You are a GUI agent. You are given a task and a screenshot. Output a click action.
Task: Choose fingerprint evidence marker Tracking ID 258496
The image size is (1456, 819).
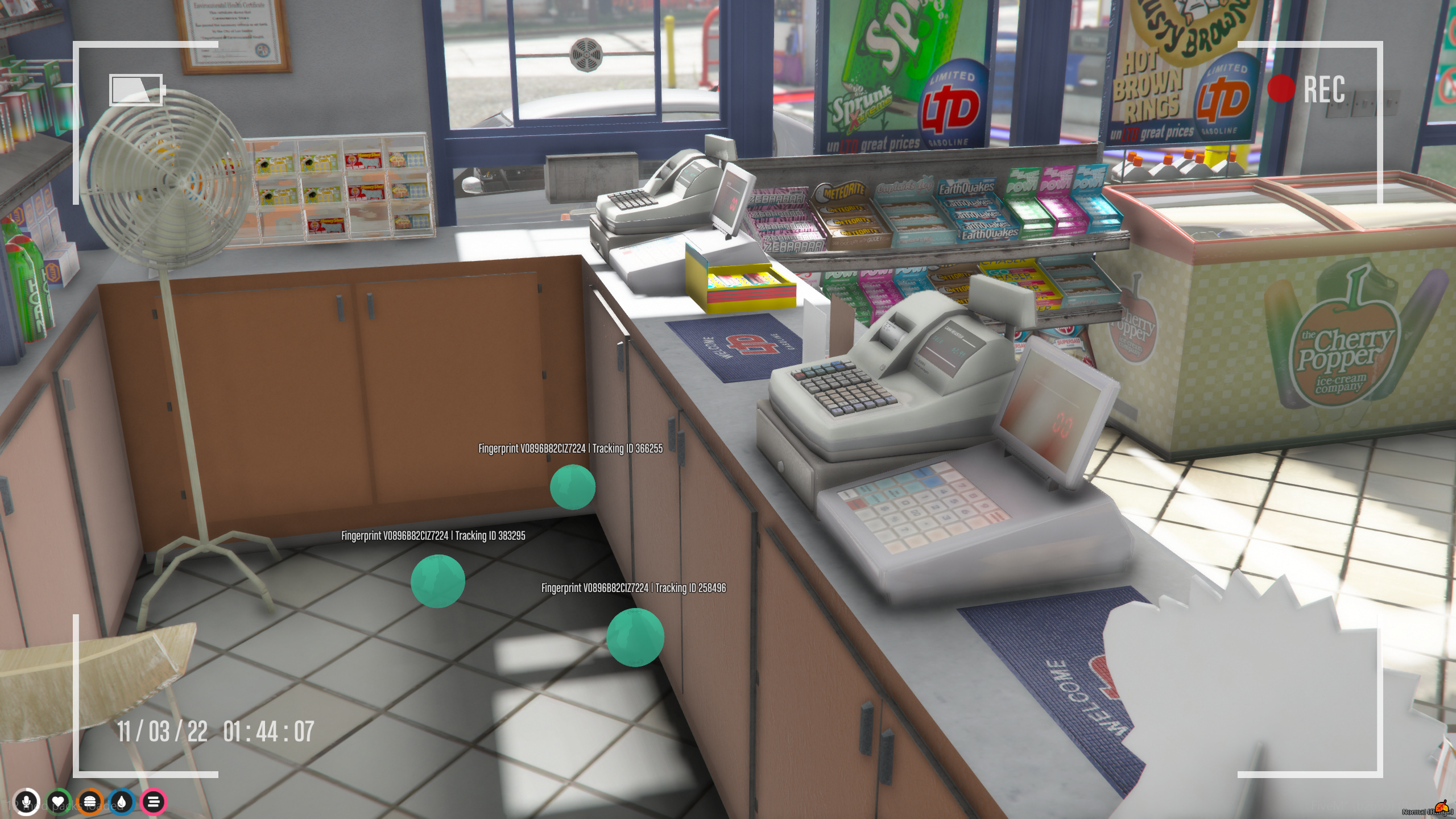coord(635,637)
